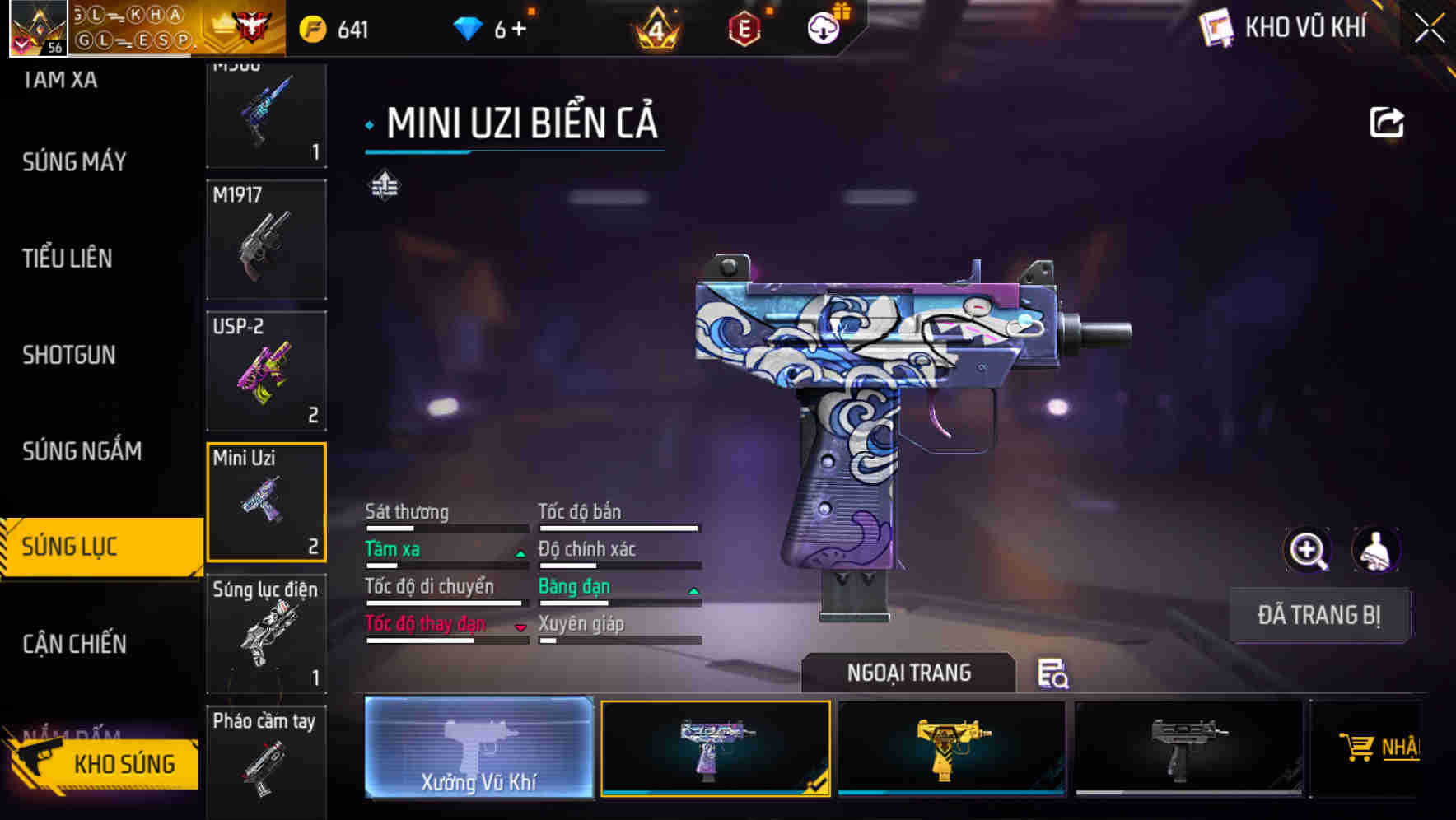
Task: Click the ĐÃ TRANG BỊ equipped button
Action: click(1318, 615)
